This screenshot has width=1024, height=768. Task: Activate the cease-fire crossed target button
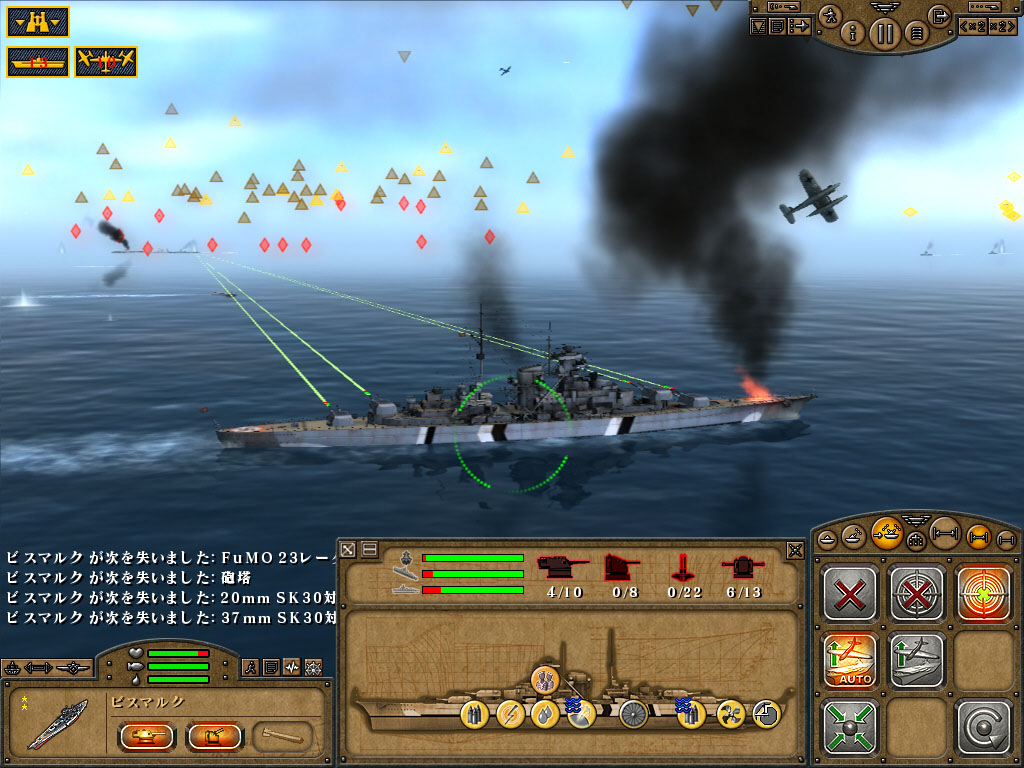(x=915, y=592)
